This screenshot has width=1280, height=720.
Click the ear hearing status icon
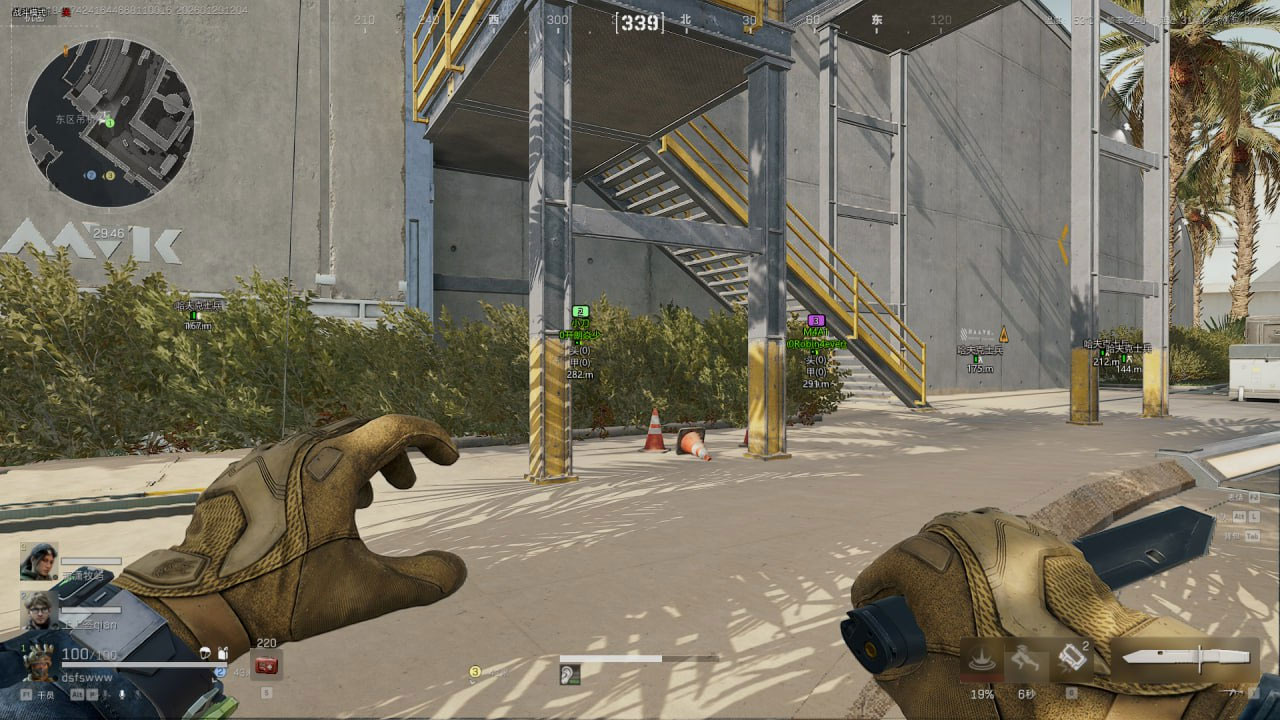(570, 675)
